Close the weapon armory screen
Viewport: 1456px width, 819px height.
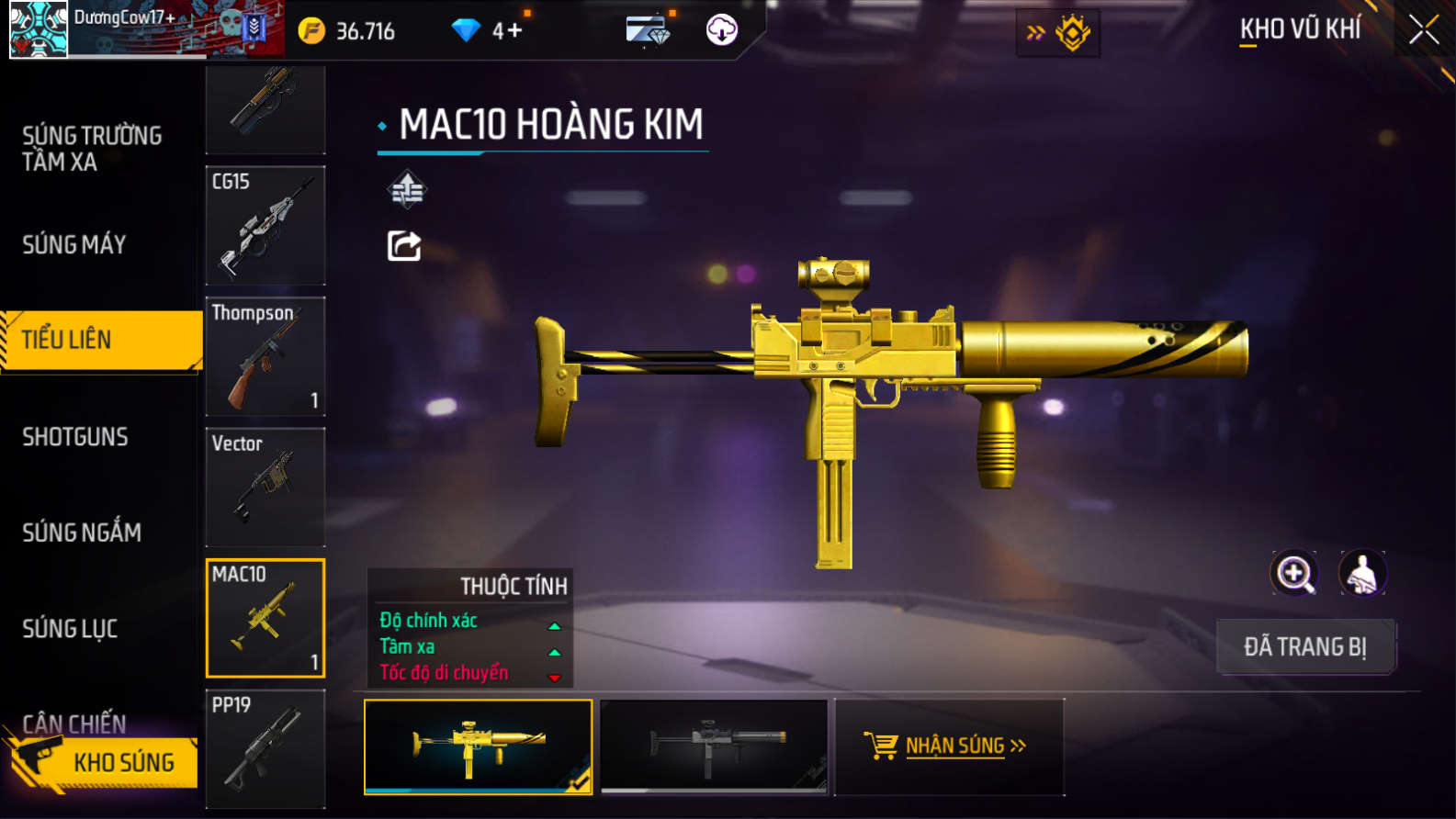[x=1423, y=30]
